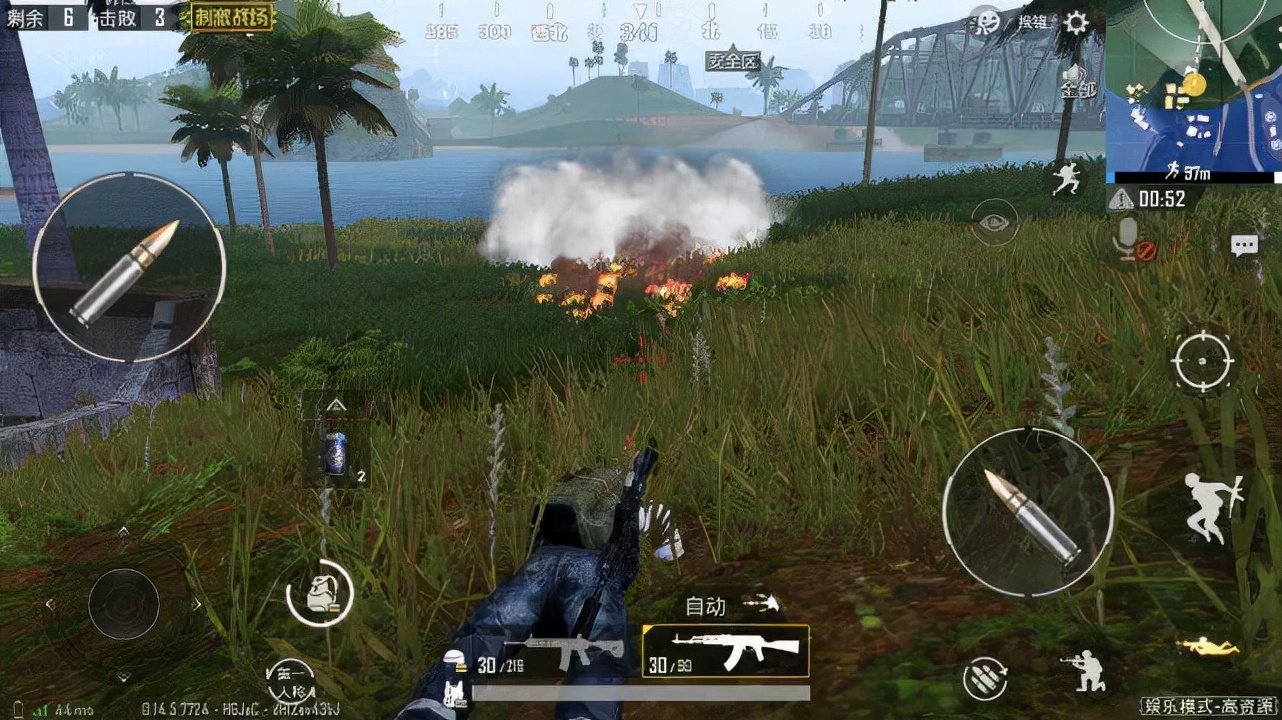Make the character jump
This screenshot has height=720, width=1282.
pyautogui.click(x=1211, y=507)
